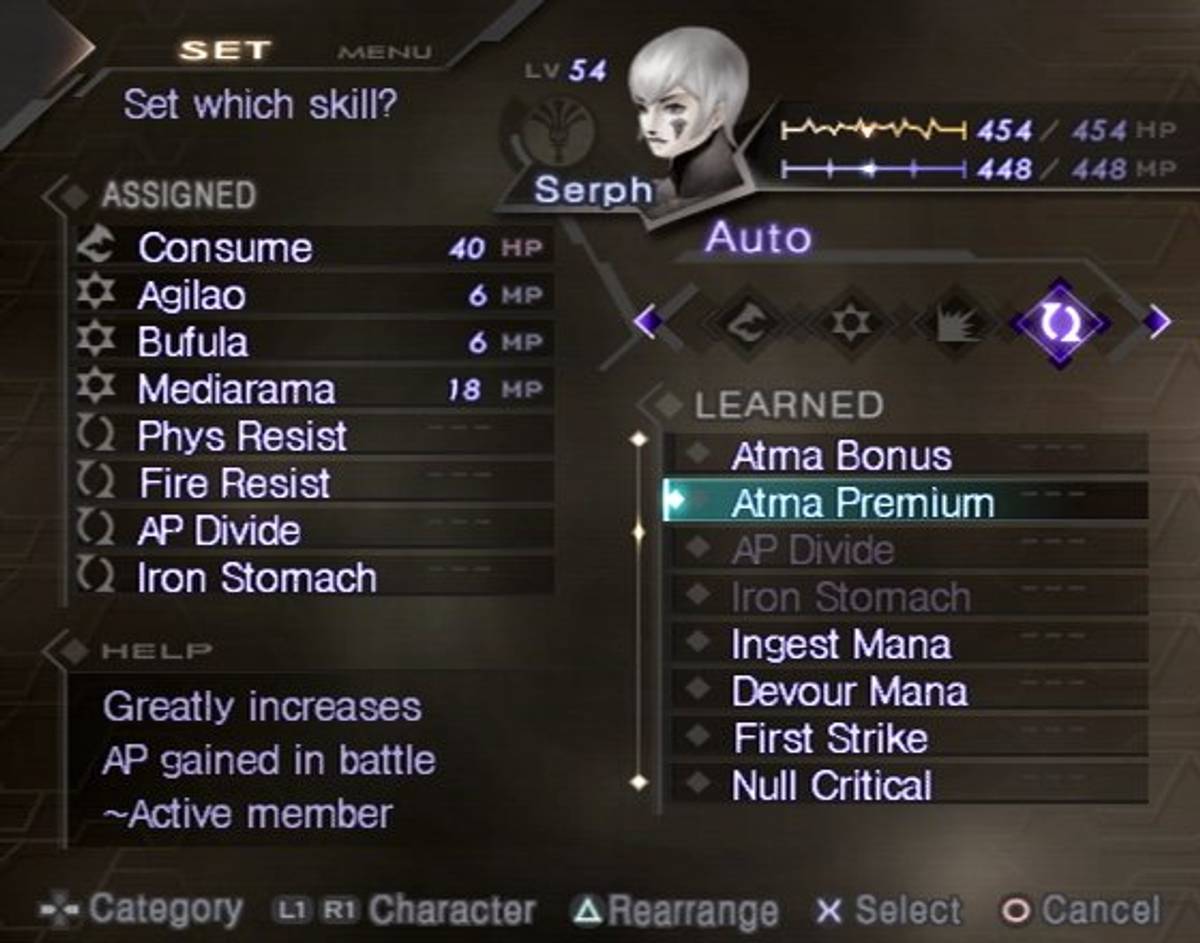Select the highlighted Auto skill category

[1059, 324]
